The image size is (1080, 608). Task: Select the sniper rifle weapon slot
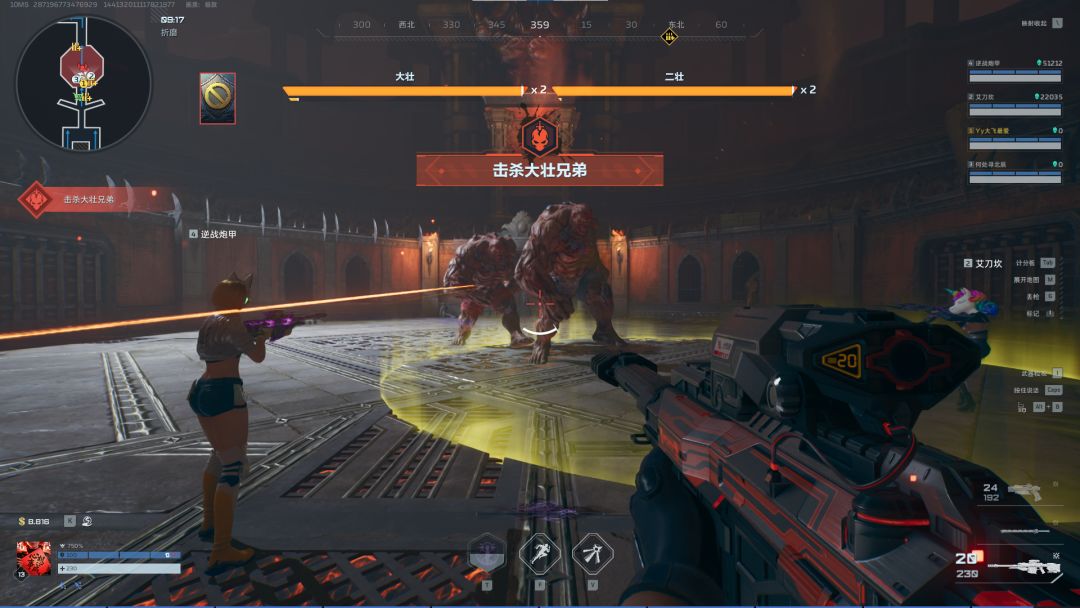point(1020,567)
